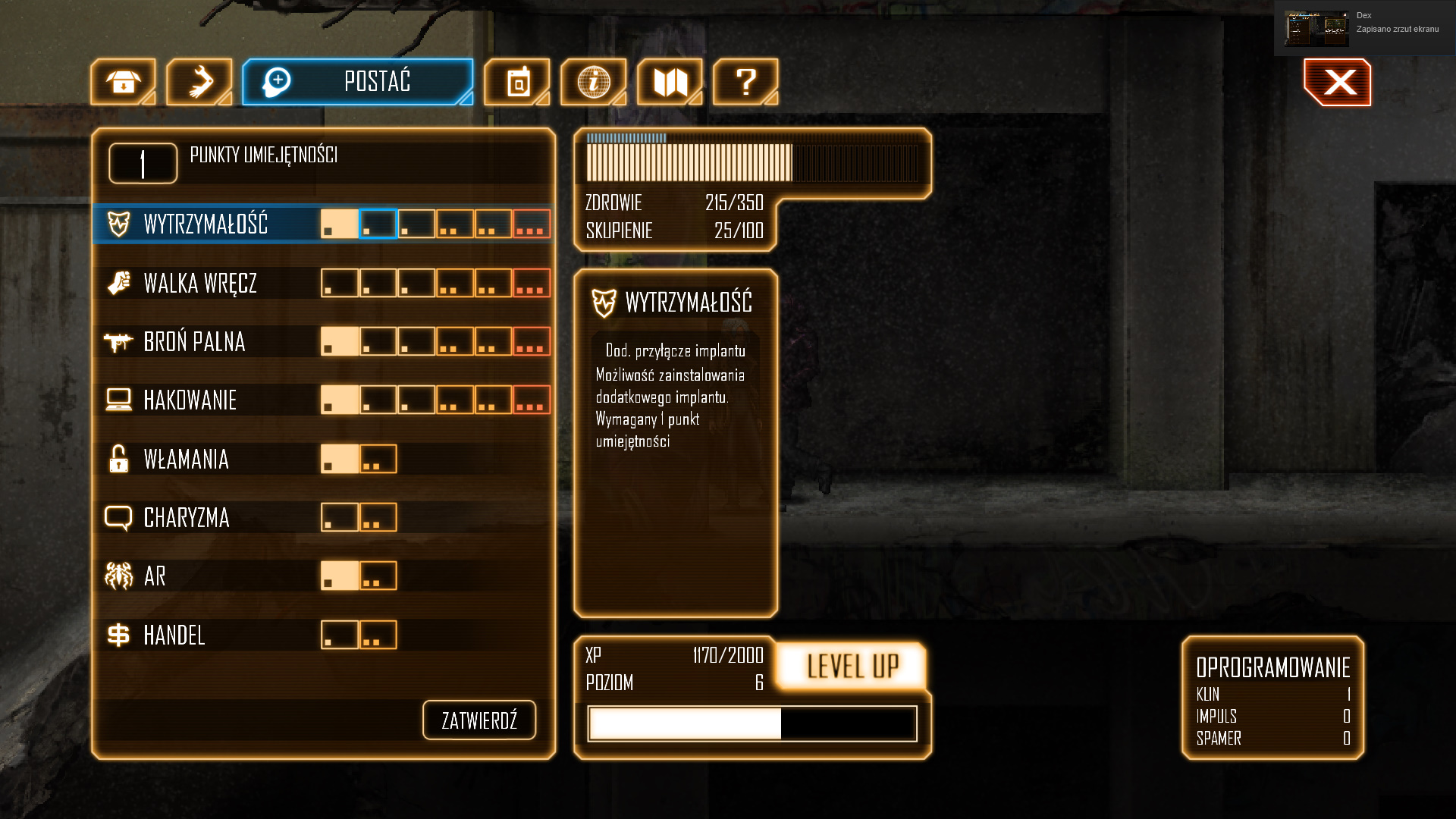Confirm skills with the Zatwierdź button
The width and height of the screenshot is (1456, 819).
coord(479,720)
